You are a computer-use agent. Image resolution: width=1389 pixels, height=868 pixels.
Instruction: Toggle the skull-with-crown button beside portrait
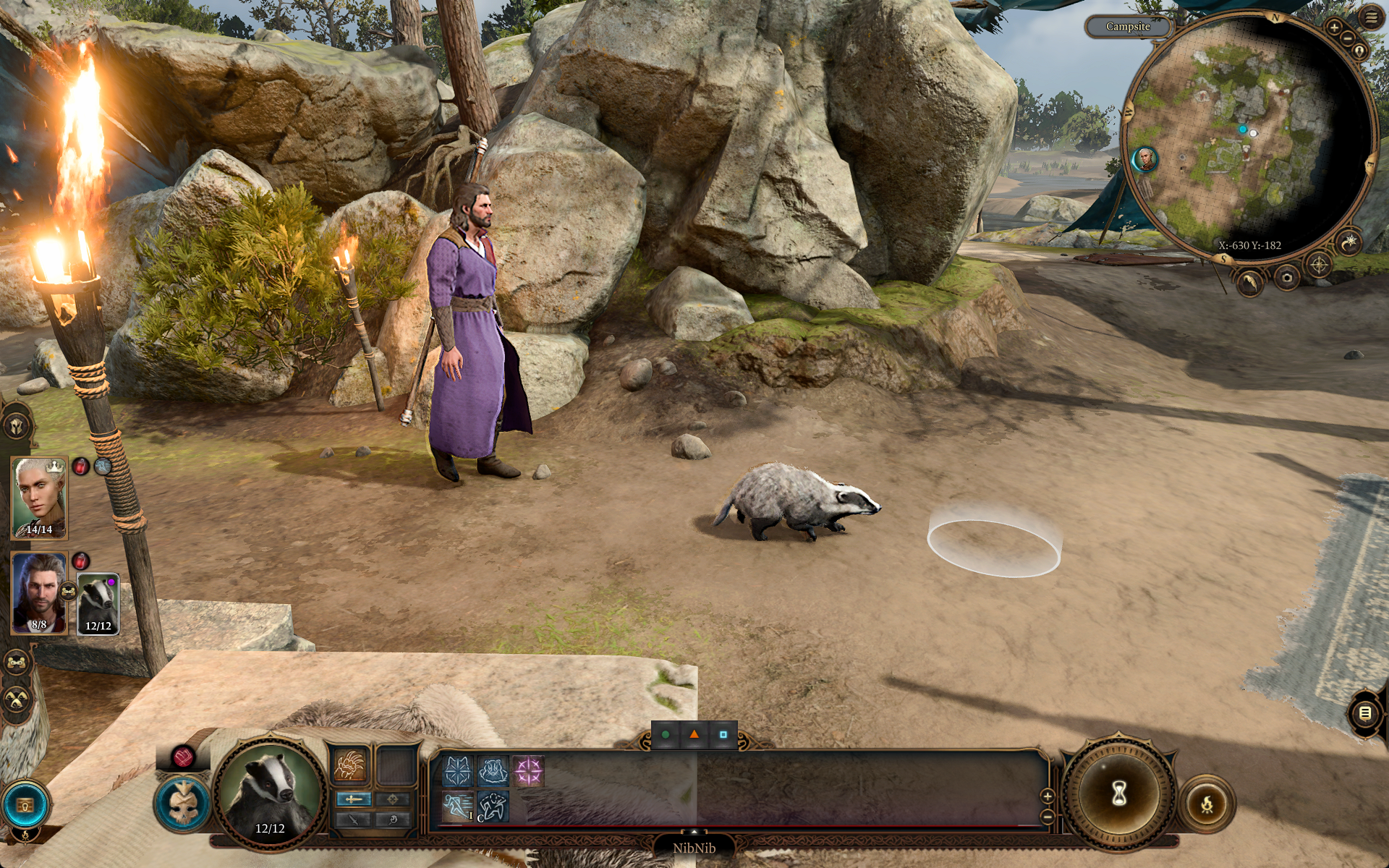click(182, 801)
